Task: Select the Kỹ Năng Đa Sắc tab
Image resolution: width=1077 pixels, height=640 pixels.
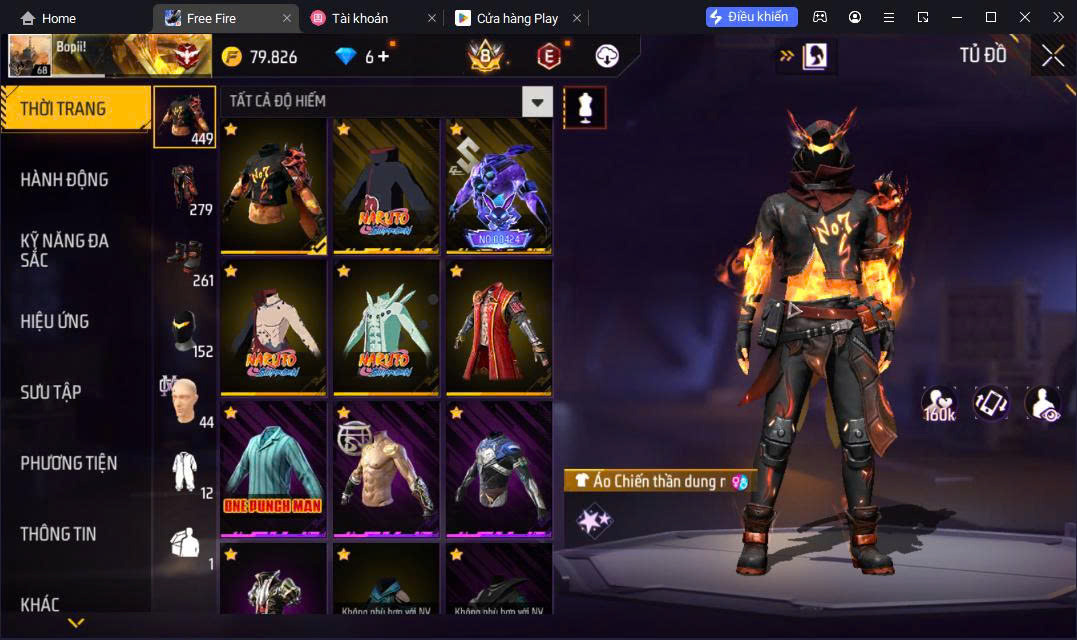Action: point(65,250)
